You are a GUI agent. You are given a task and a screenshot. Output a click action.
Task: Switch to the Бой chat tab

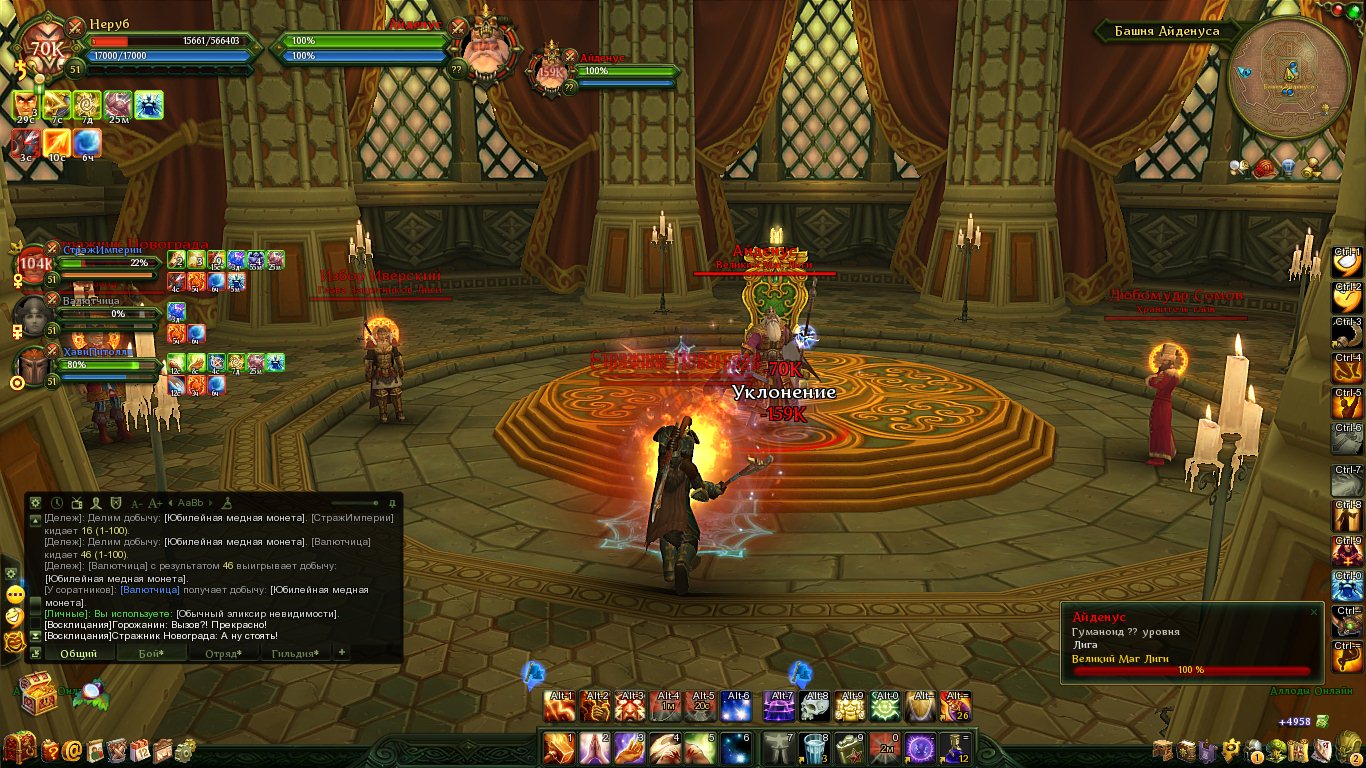(x=150, y=653)
